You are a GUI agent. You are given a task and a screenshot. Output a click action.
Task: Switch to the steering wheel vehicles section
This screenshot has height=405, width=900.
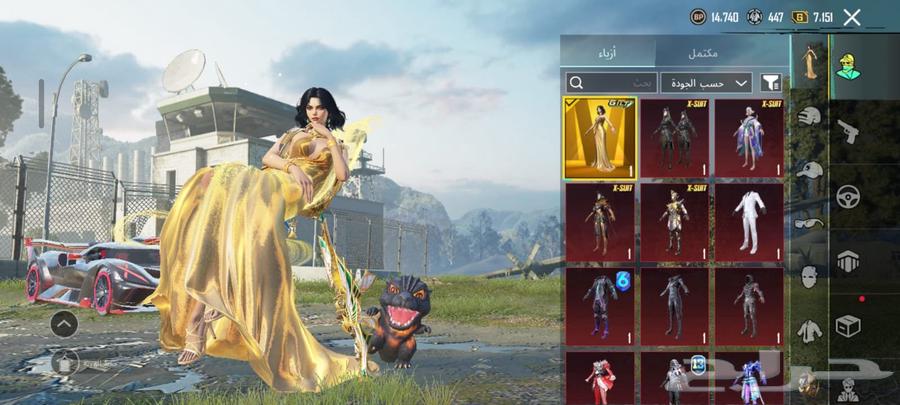848,195
